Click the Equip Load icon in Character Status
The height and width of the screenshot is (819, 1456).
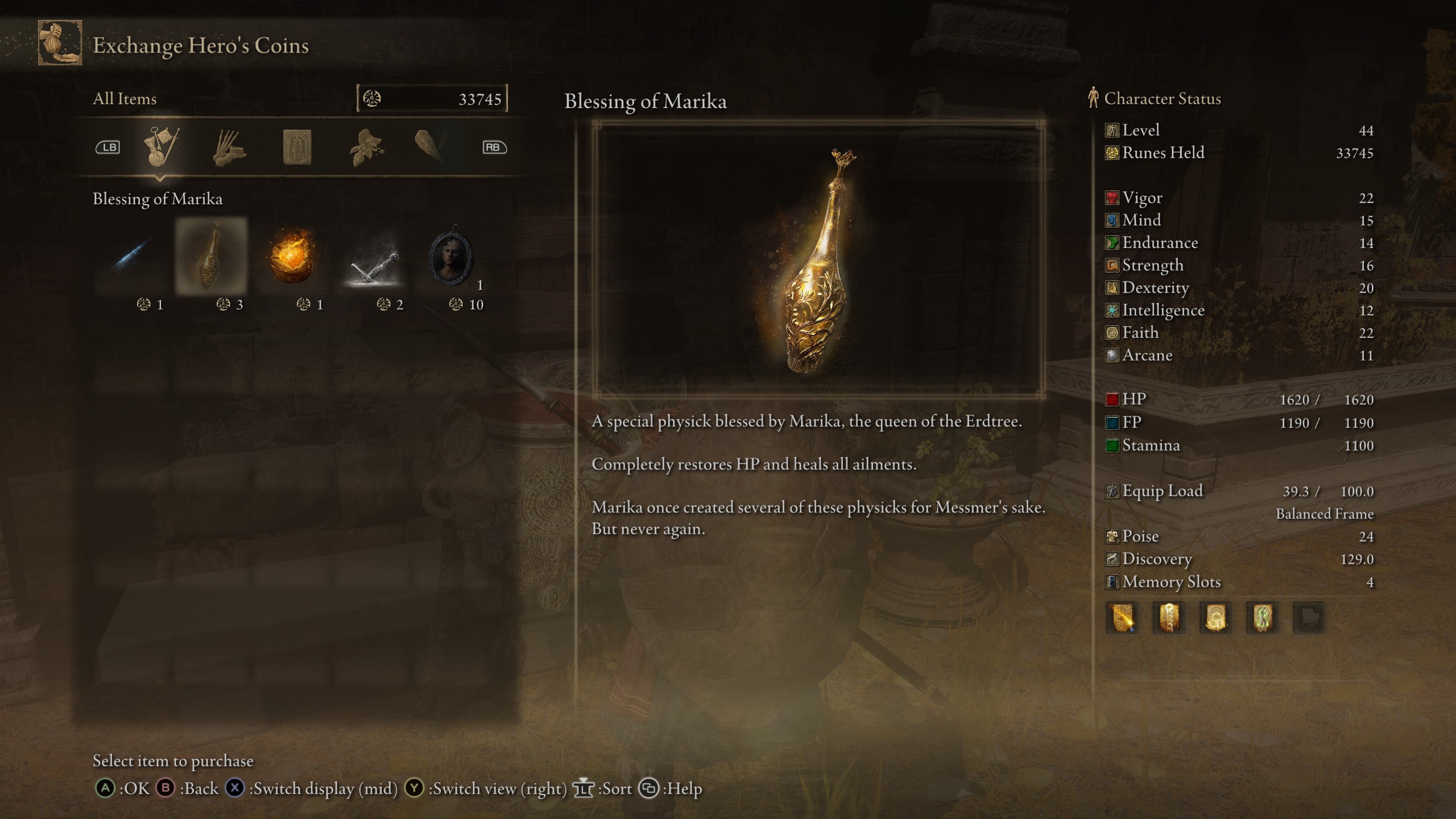tap(1111, 491)
